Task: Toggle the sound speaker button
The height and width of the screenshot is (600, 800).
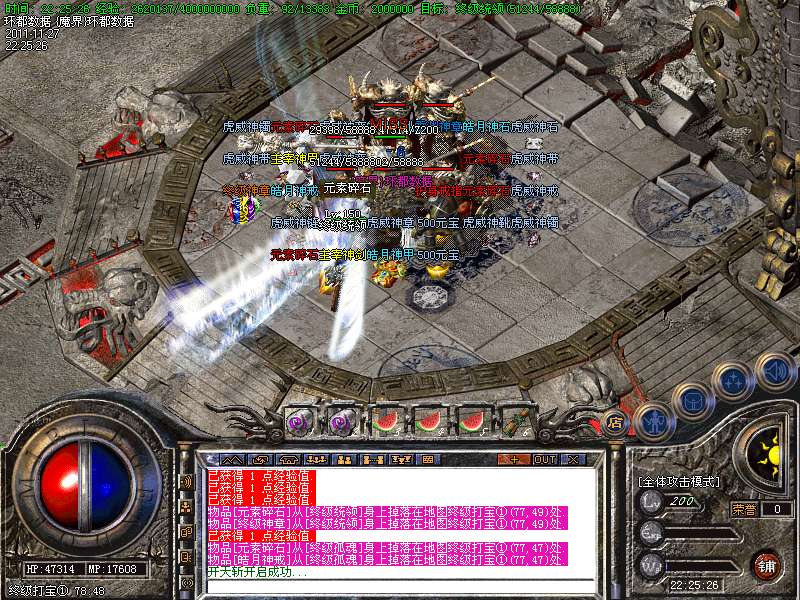Action: coord(774,371)
